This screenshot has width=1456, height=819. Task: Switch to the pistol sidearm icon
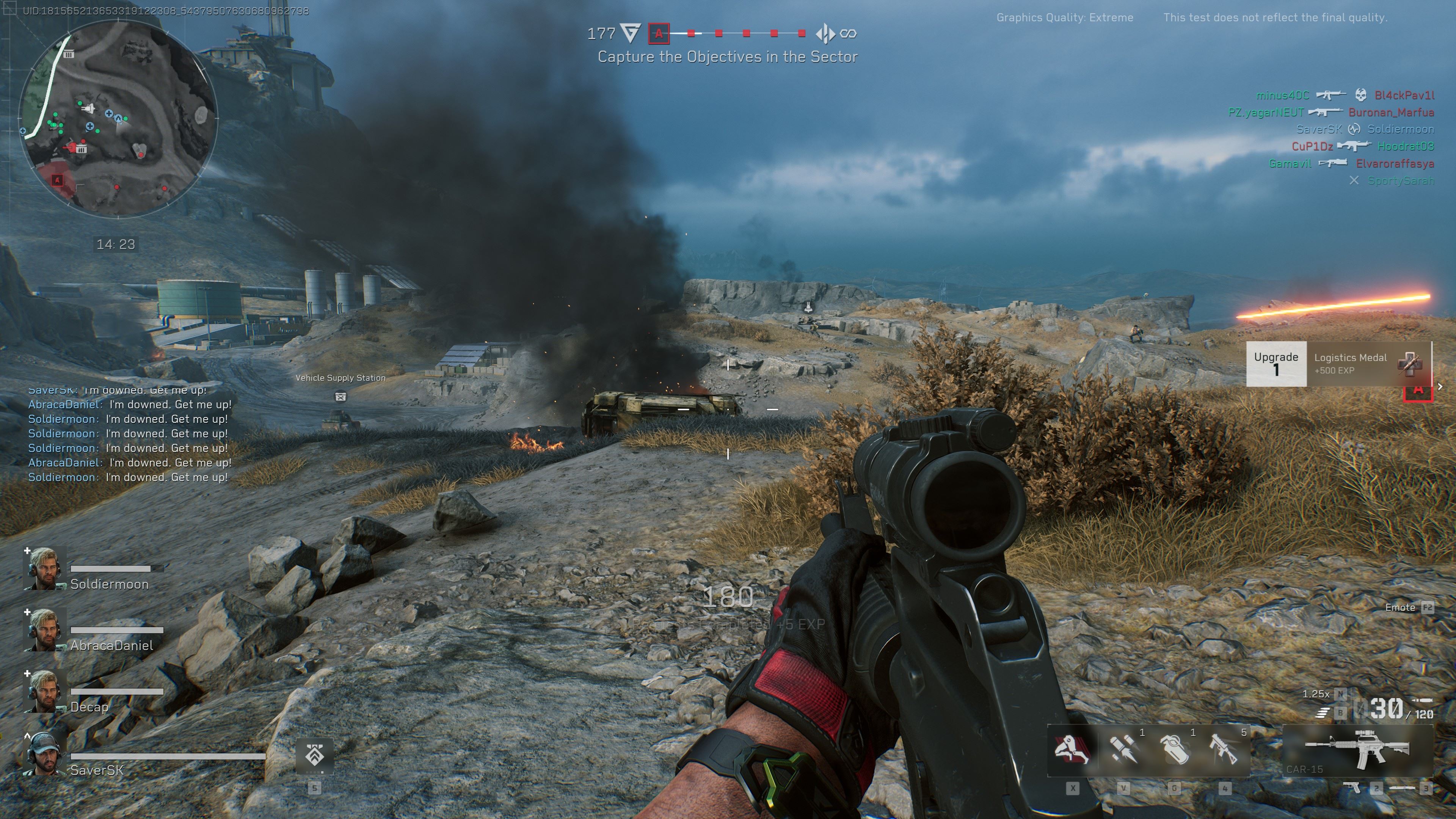pos(1351,788)
